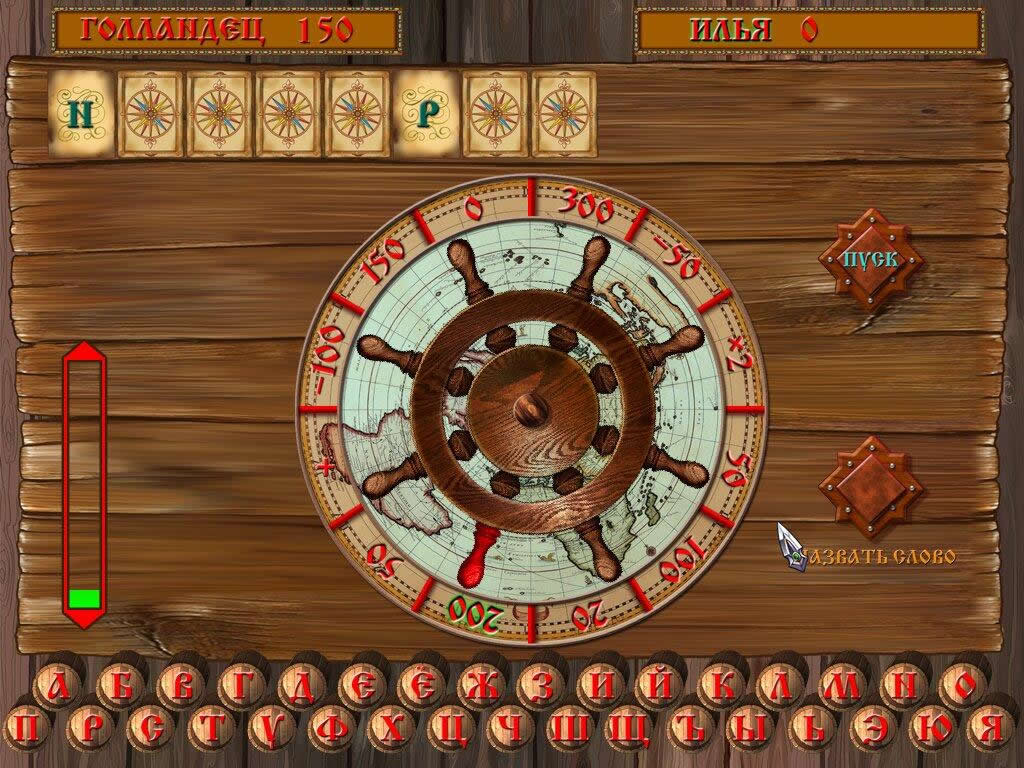Select the letter Ы barrel
The height and width of the screenshot is (768, 1024).
[x=752, y=728]
